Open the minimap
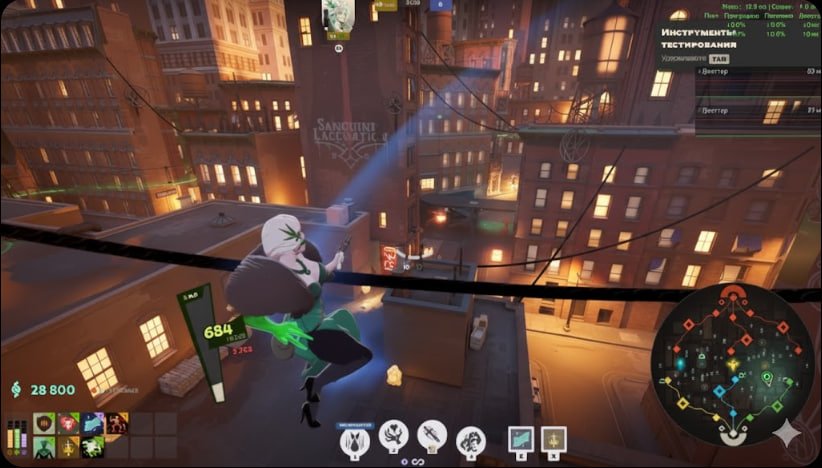 [x=732, y=365]
